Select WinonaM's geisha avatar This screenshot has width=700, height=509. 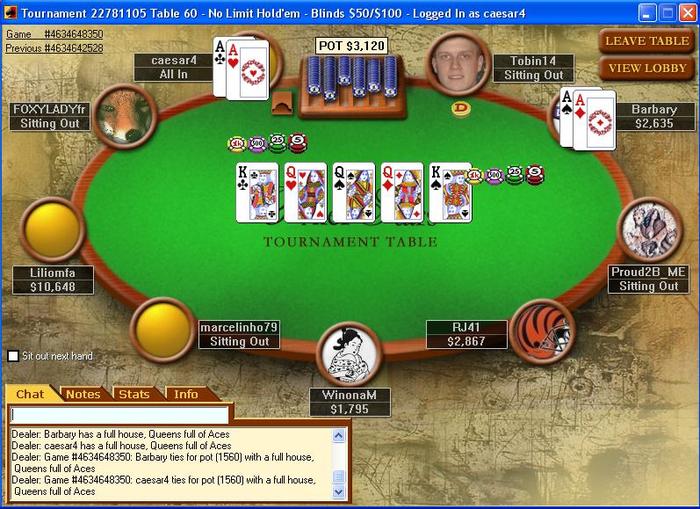pos(349,354)
